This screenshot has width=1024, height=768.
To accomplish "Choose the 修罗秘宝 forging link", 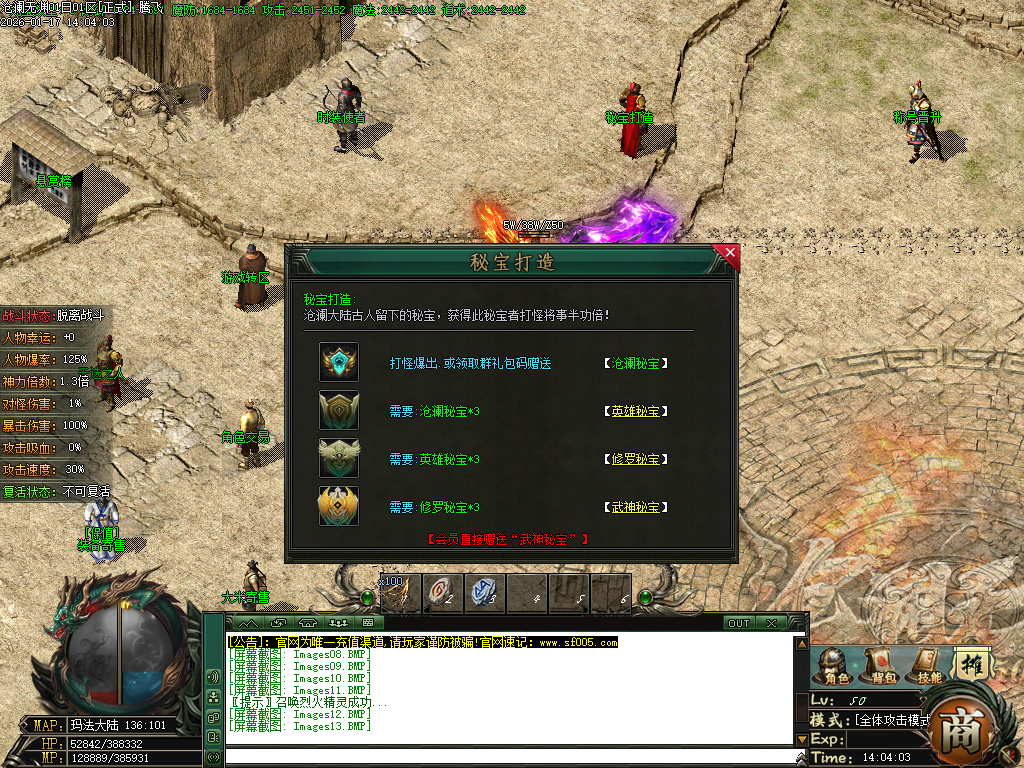I will [635, 459].
